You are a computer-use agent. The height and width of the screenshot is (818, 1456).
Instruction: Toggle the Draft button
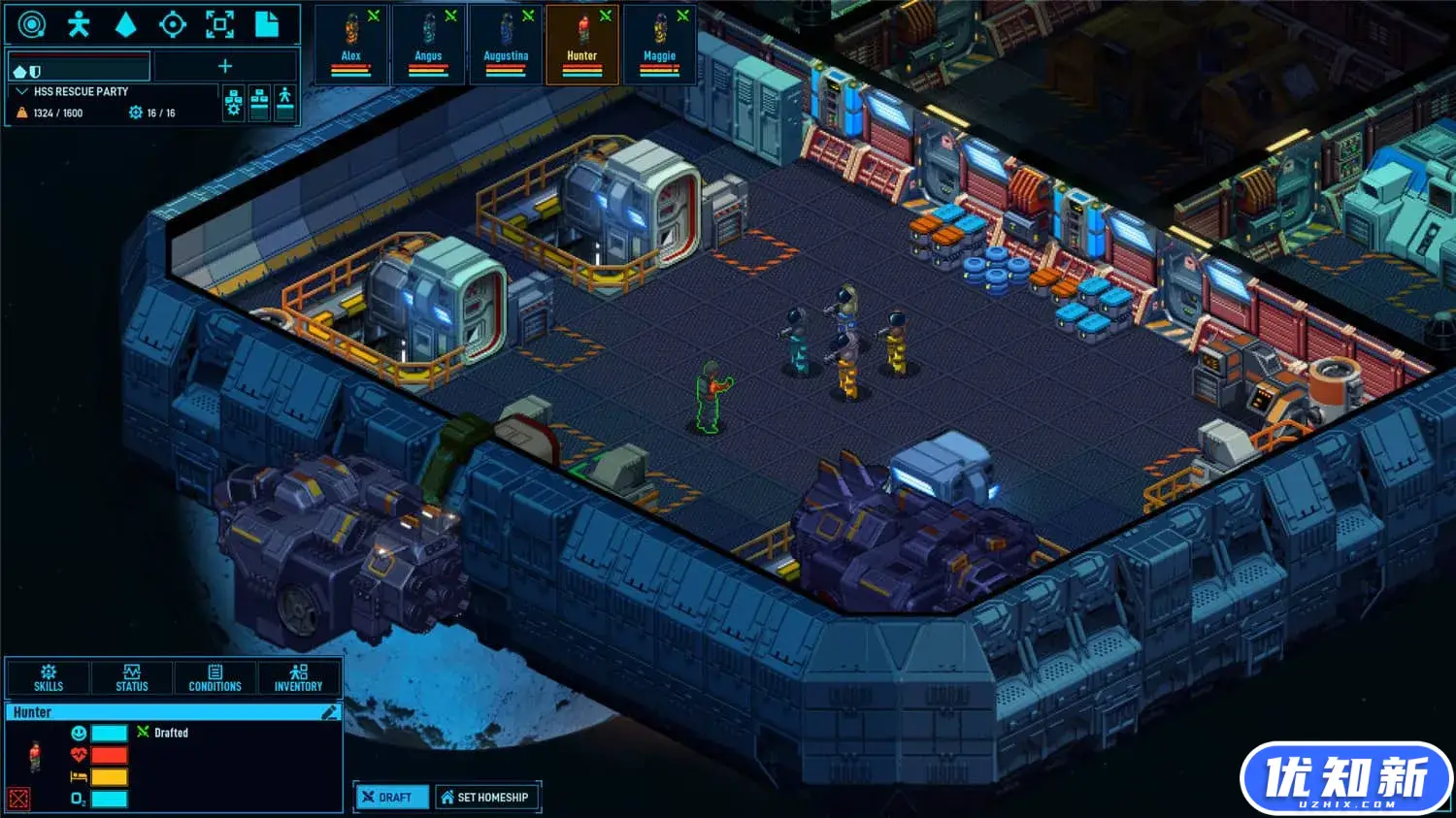(387, 797)
